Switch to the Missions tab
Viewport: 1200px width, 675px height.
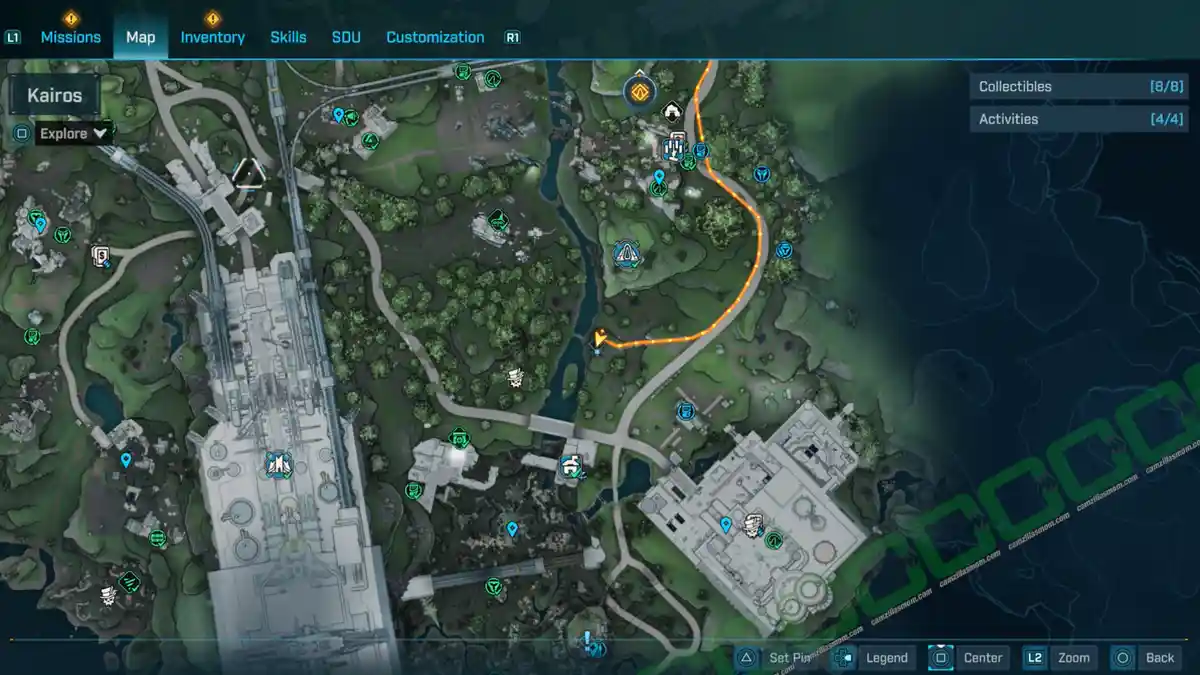click(x=70, y=37)
